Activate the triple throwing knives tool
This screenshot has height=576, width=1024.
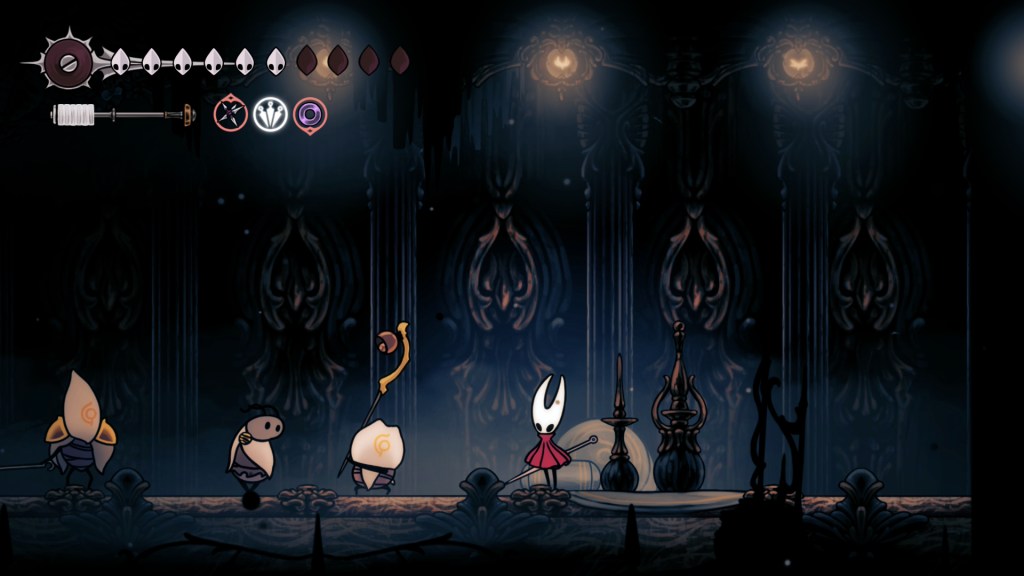coord(270,114)
